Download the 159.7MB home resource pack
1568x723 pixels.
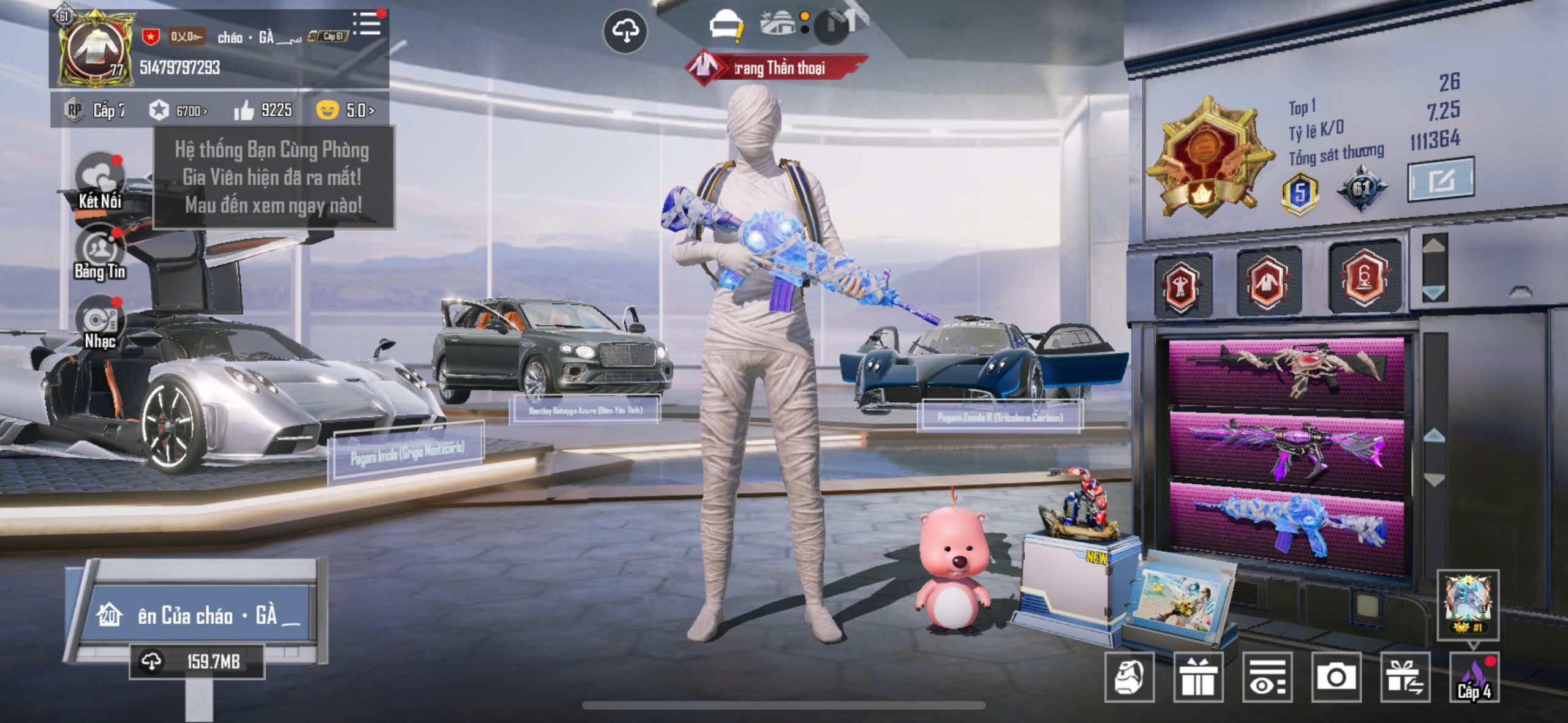pos(197,662)
